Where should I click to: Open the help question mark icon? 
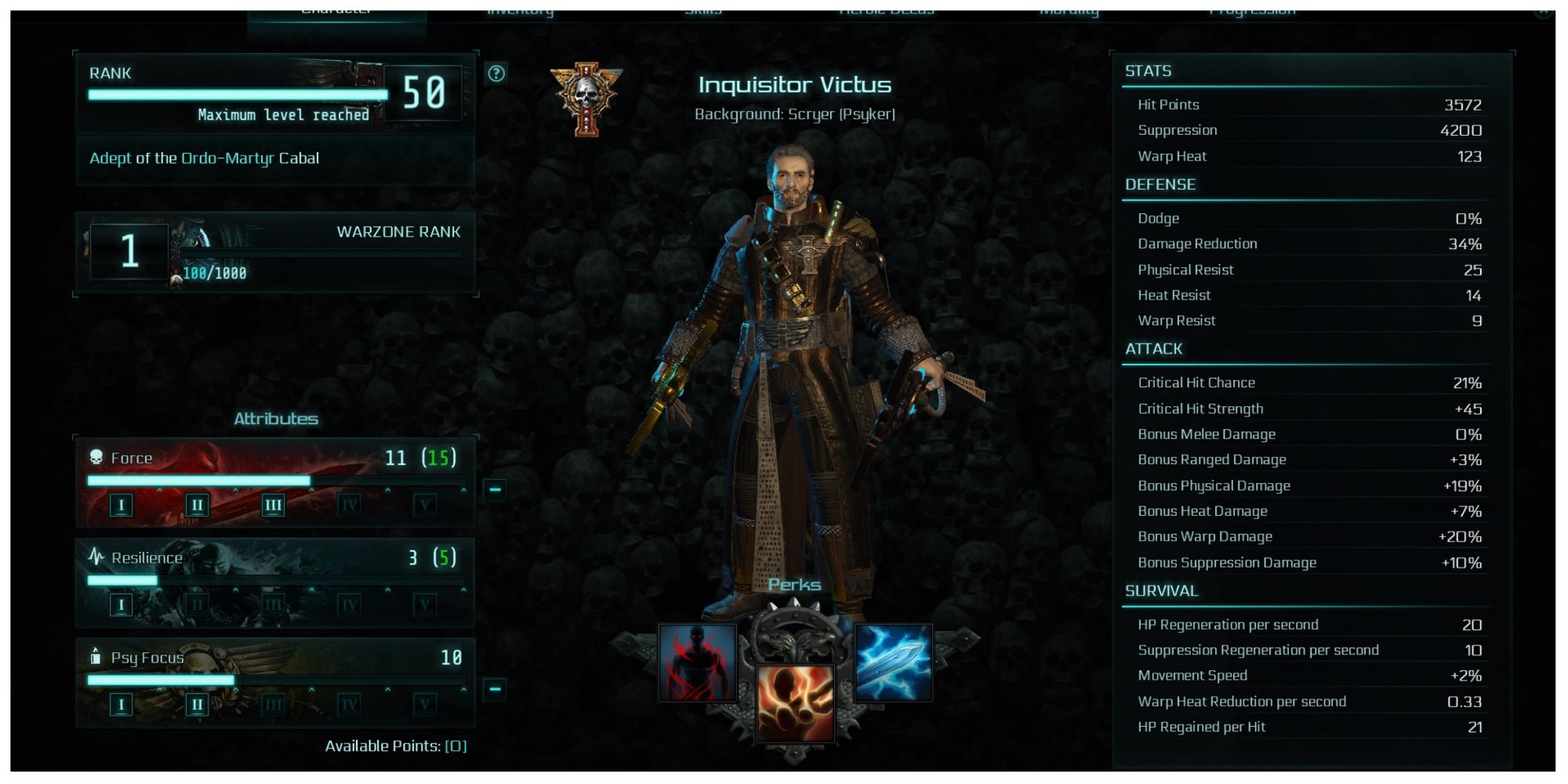pos(495,74)
